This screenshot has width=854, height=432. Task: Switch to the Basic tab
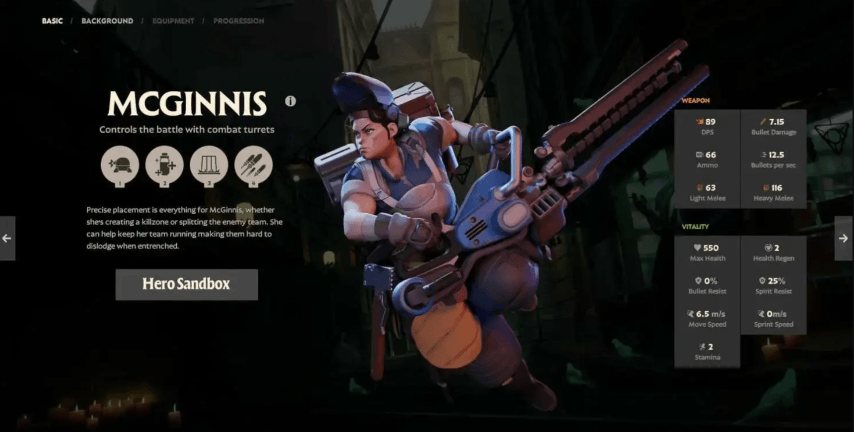tap(52, 20)
